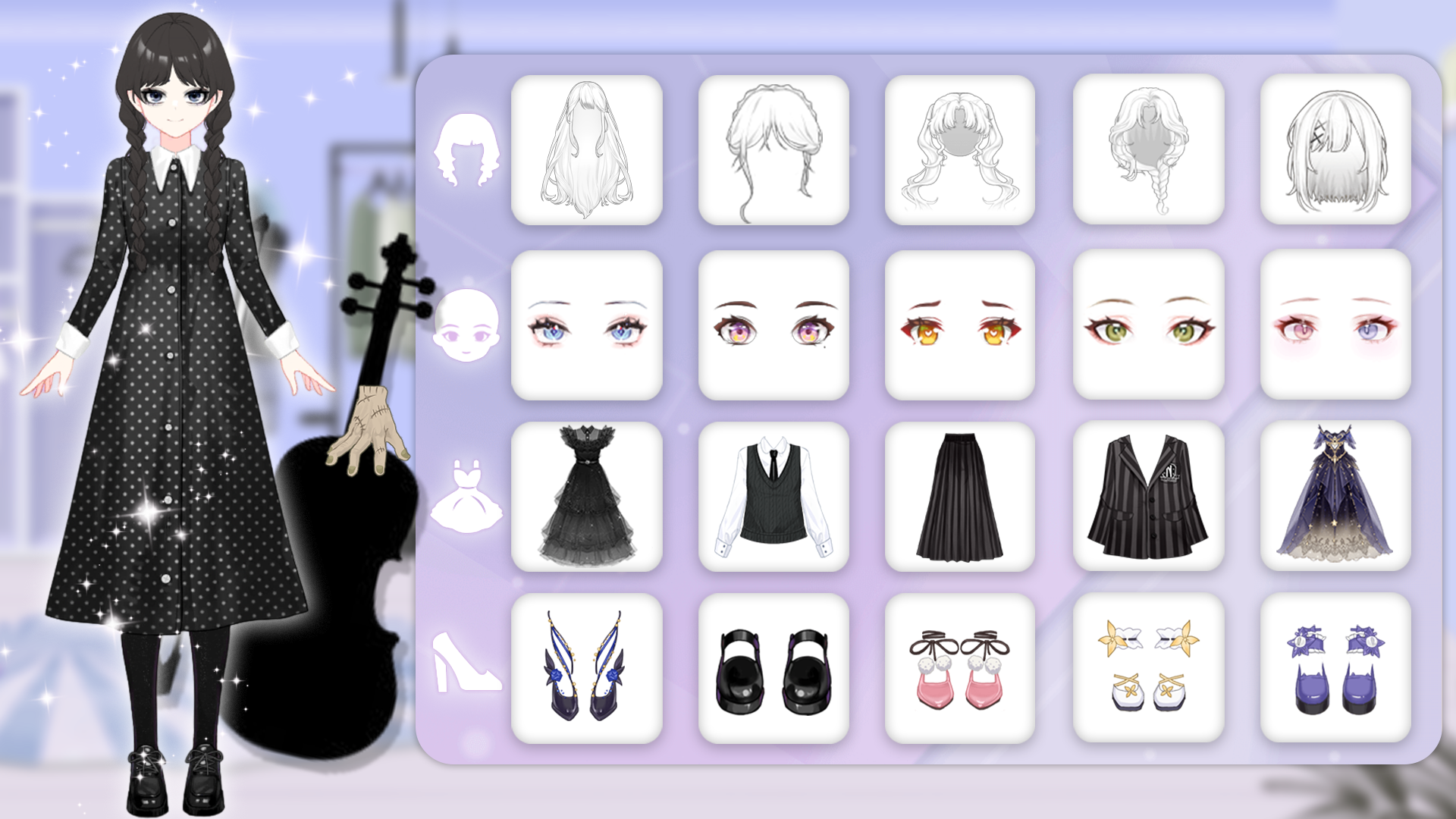The height and width of the screenshot is (819, 1456).
Task: Select the black tiered ruffle dress
Action: [x=588, y=497]
